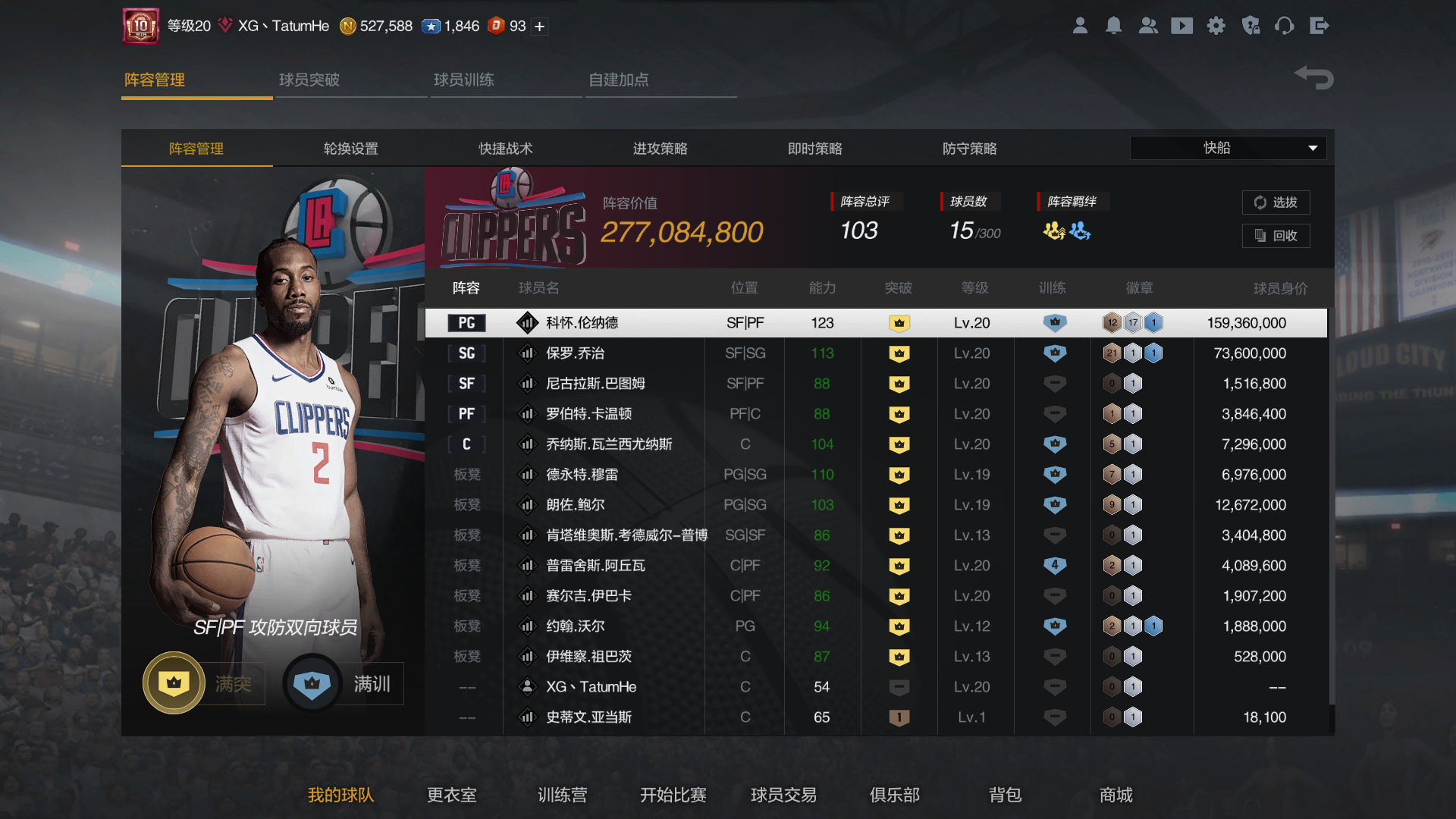Click 科怀.伦纳德's gold badge slot 12
Screen dimensions: 1456x819
click(x=1112, y=322)
